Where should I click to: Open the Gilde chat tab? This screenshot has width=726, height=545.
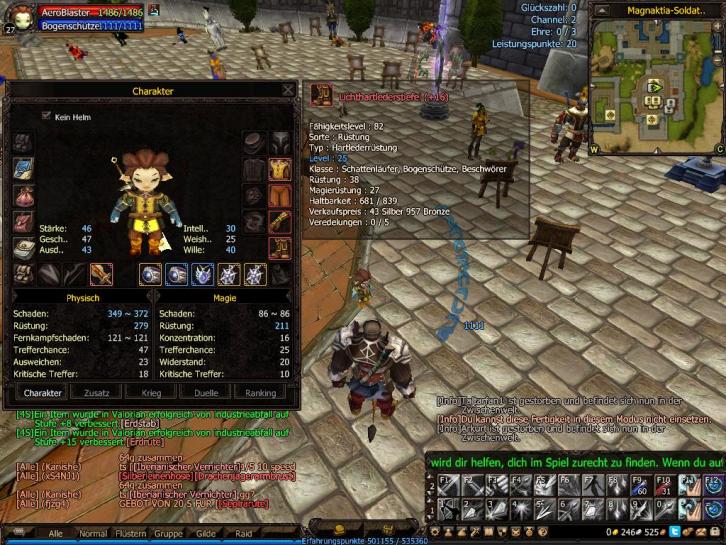coord(205,533)
